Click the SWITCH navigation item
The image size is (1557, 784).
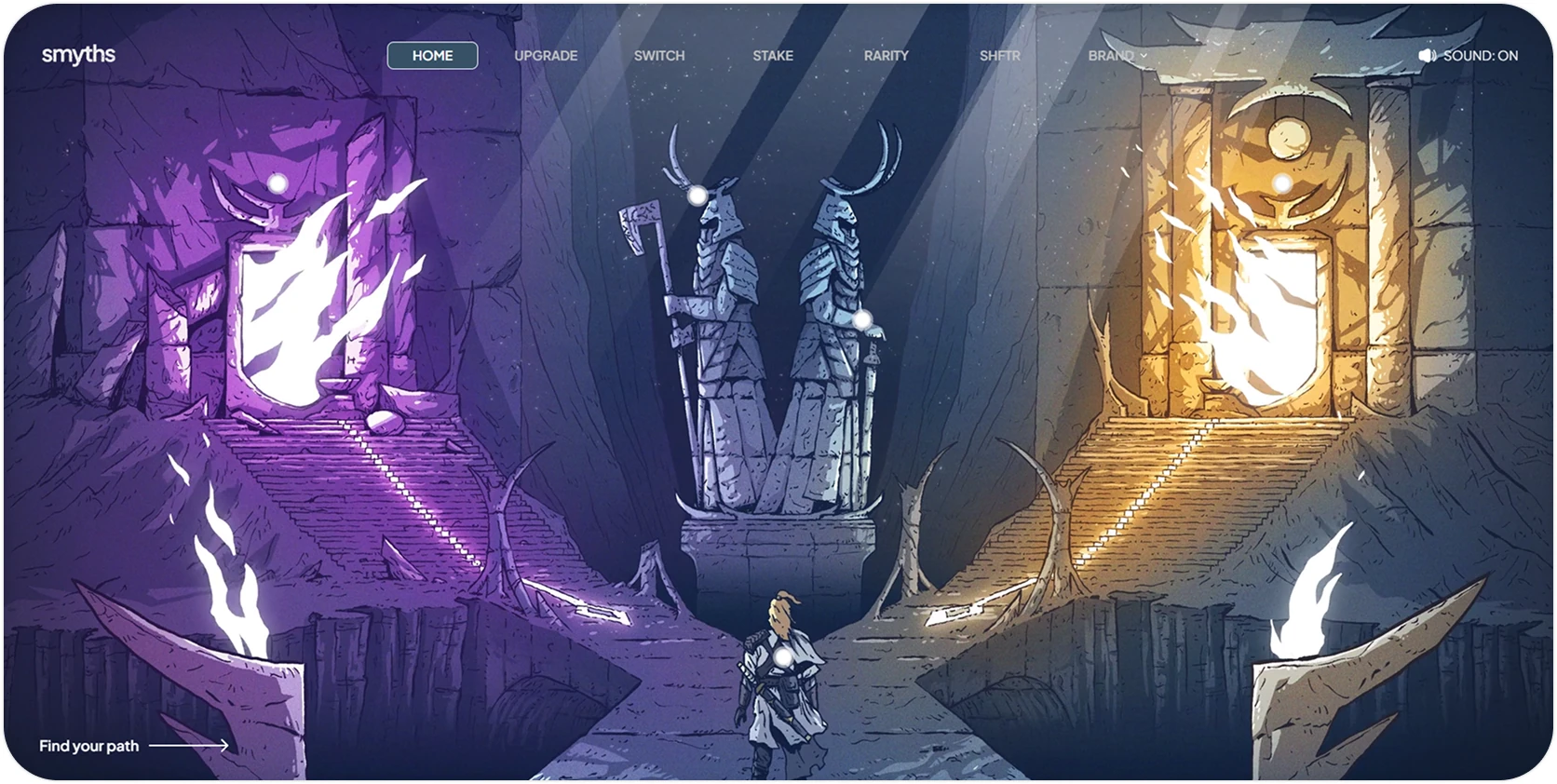click(658, 55)
